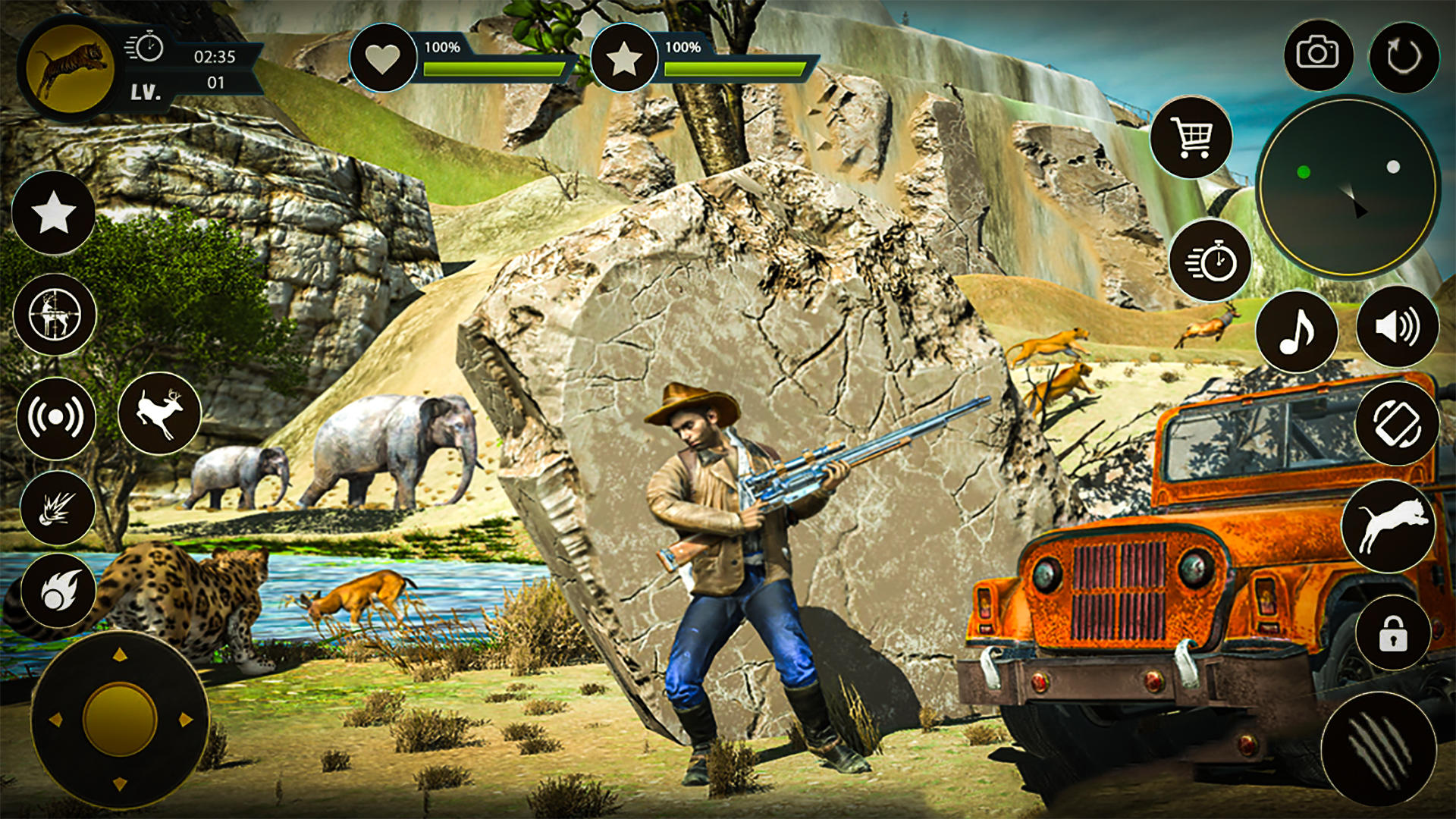The width and height of the screenshot is (1456, 819).
Task: Toggle the music note button
Action: pos(1297,331)
